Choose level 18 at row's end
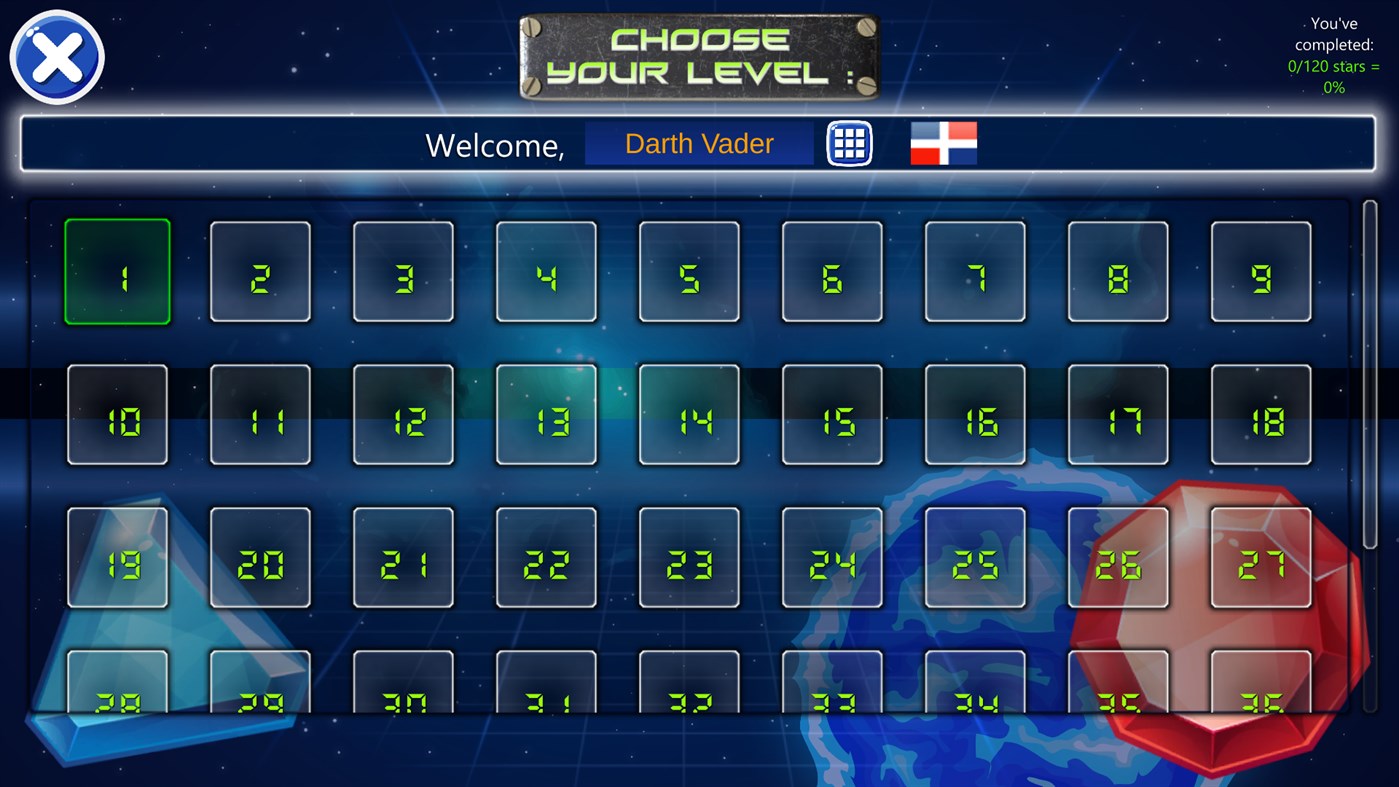 click(1260, 414)
